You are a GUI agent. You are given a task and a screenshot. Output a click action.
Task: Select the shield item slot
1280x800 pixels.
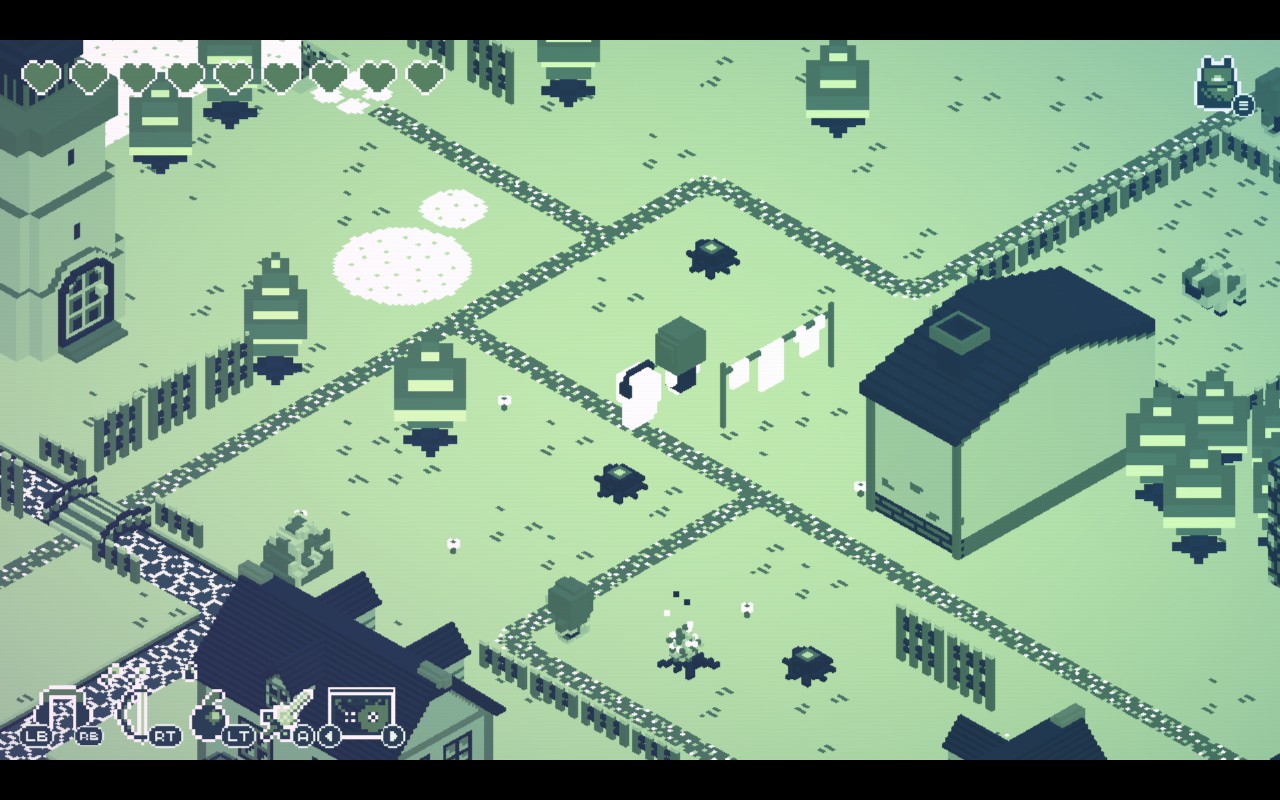pos(58,712)
